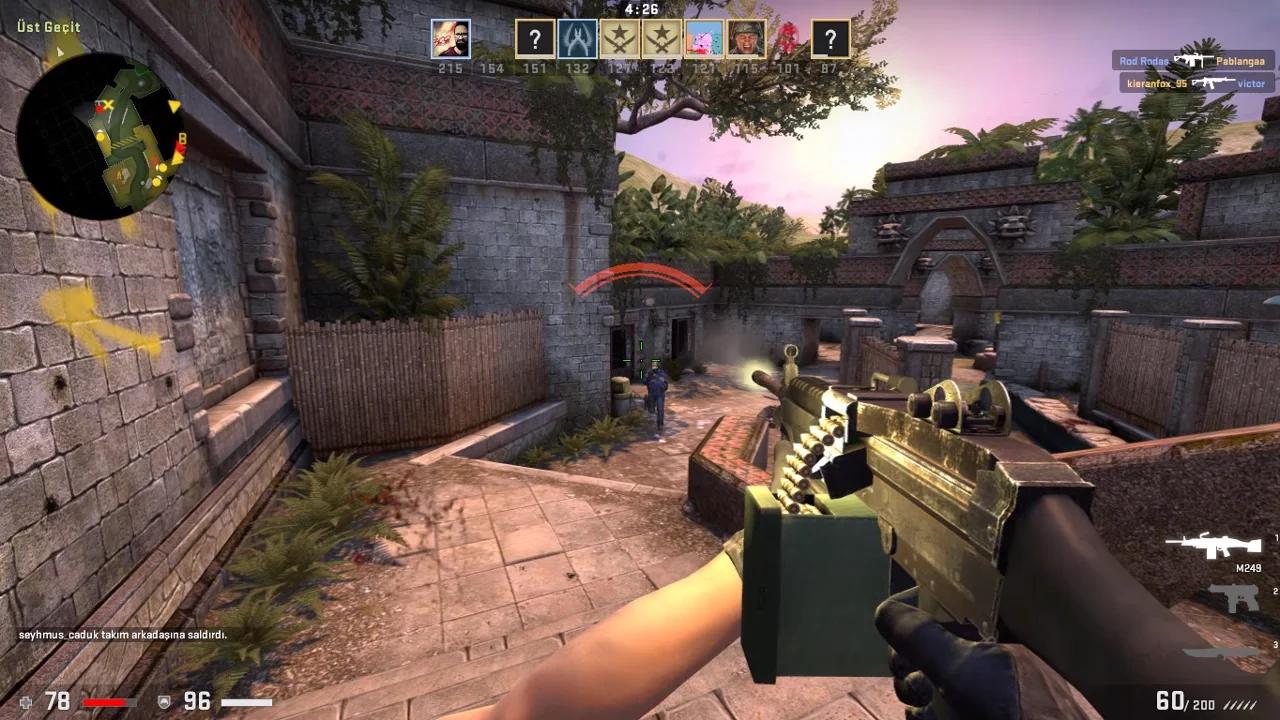Click the red health bar near the bottom left
This screenshot has width=1280, height=720.
103,702
